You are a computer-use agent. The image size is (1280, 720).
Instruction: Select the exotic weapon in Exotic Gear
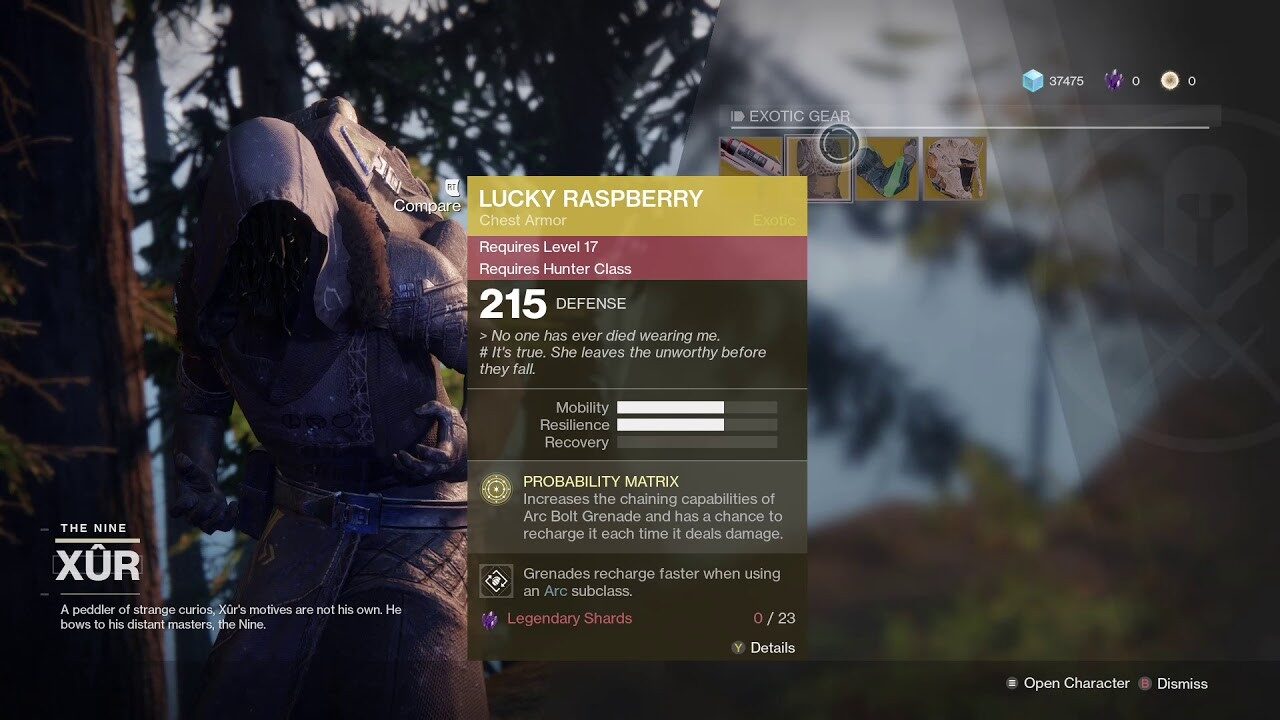751,168
